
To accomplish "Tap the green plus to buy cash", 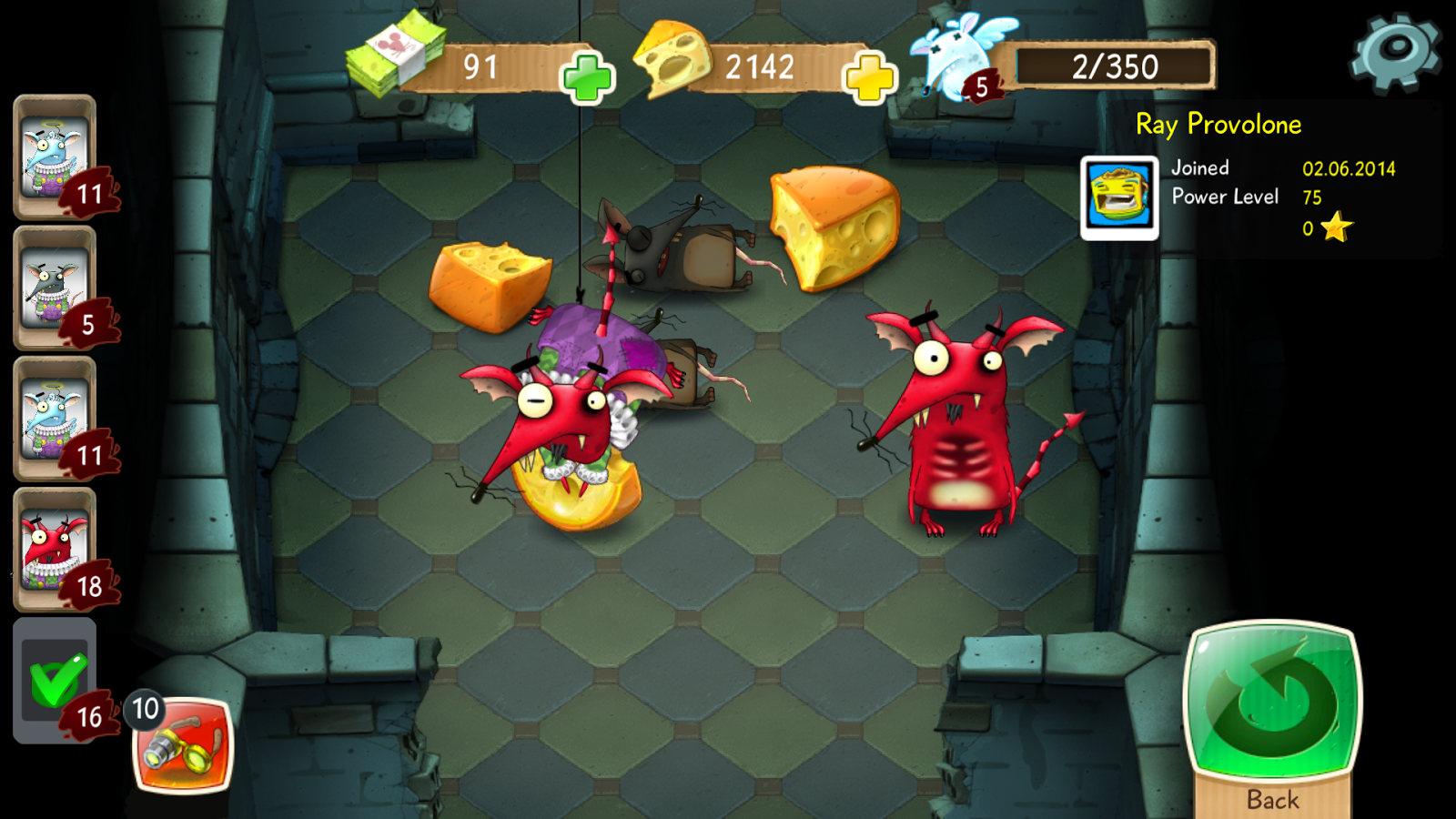I will coord(587,78).
